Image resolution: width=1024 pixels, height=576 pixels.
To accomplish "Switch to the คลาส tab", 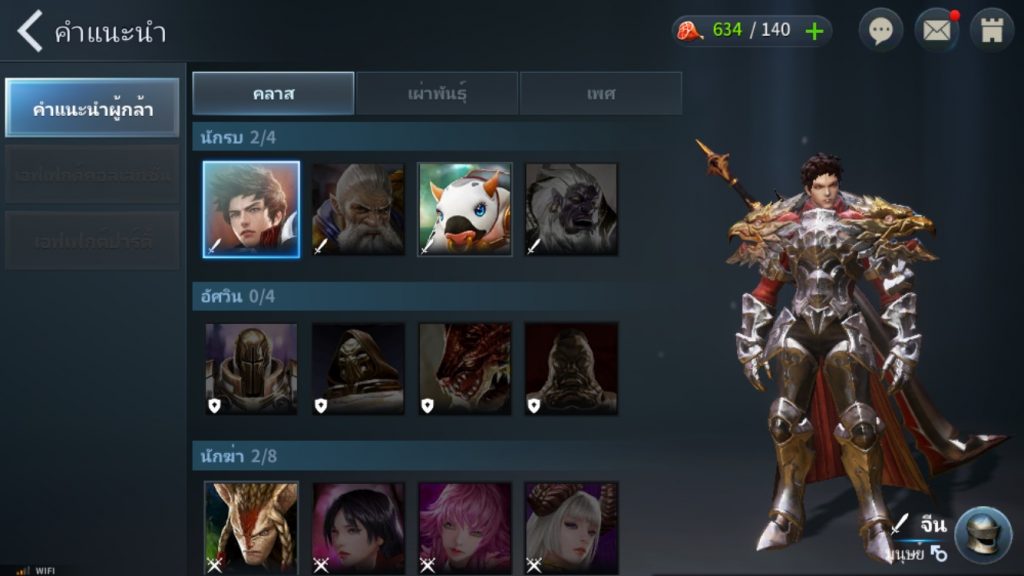I will 273,93.
